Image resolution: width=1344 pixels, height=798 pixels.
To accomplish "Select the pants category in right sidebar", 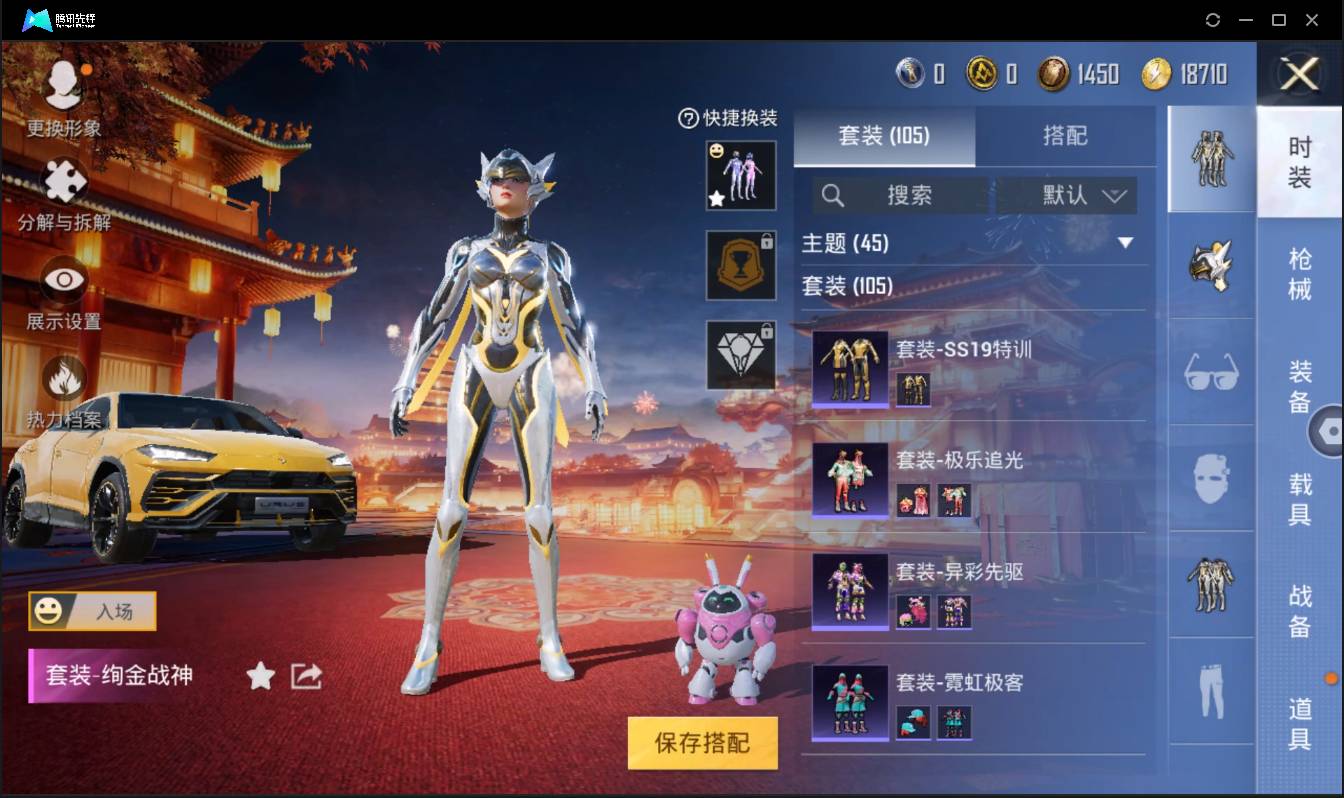I will click(x=1210, y=690).
